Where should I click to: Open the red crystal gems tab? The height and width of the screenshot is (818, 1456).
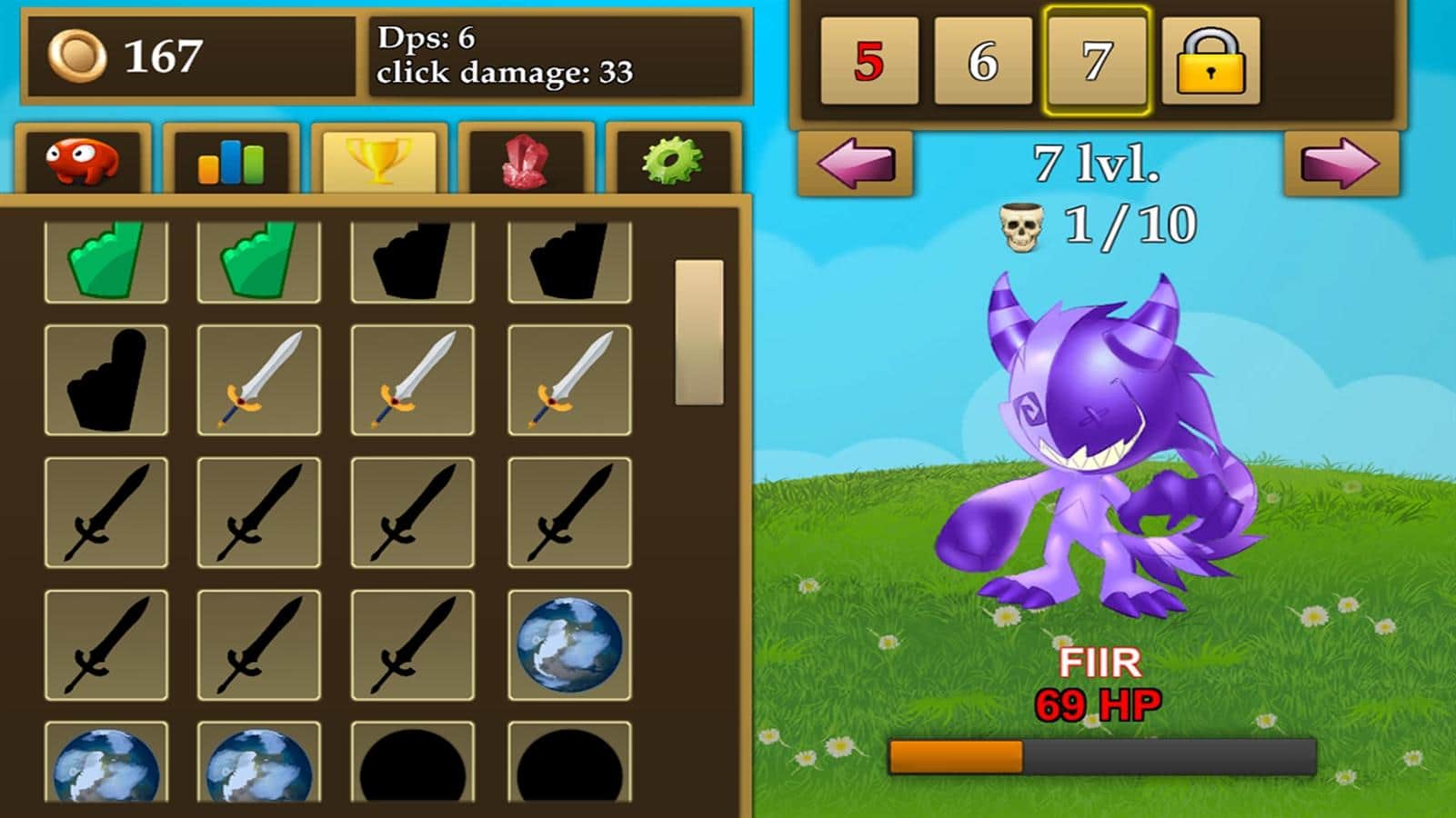tap(526, 161)
